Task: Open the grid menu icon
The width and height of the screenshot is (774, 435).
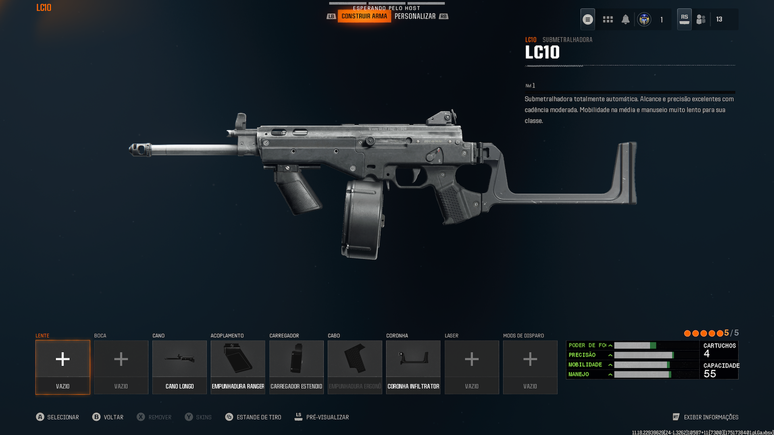Action: click(607, 19)
